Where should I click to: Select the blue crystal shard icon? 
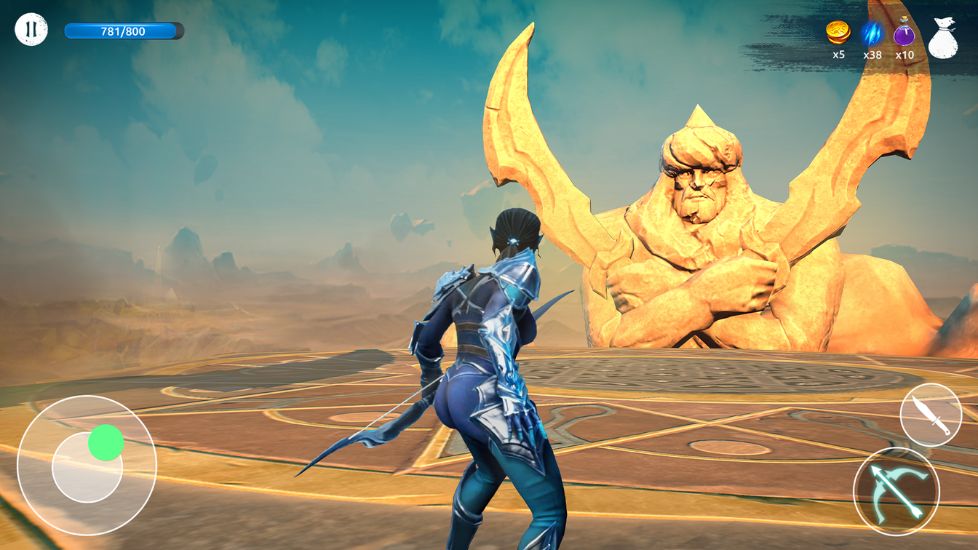point(872,33)
